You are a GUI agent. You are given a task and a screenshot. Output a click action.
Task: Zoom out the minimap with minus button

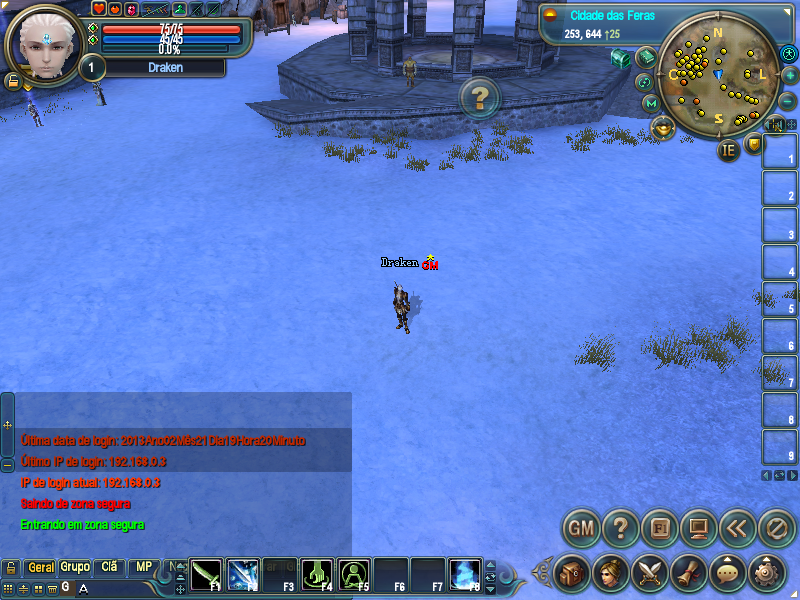pos(787,101)
